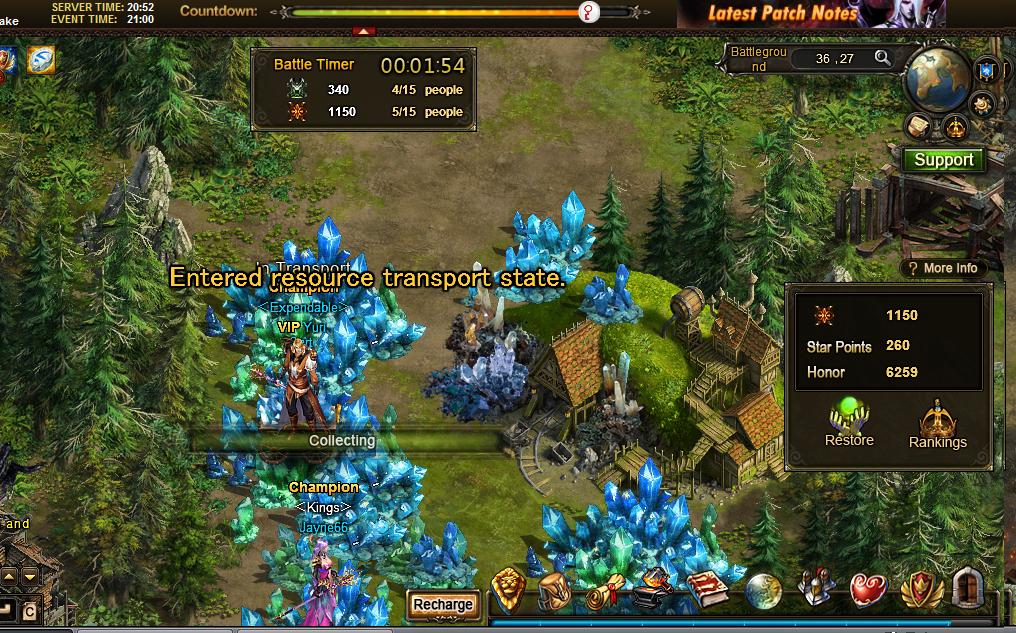1016x633 pixels.
Task: Open the blue banner icon
Action: click(987, 70)
